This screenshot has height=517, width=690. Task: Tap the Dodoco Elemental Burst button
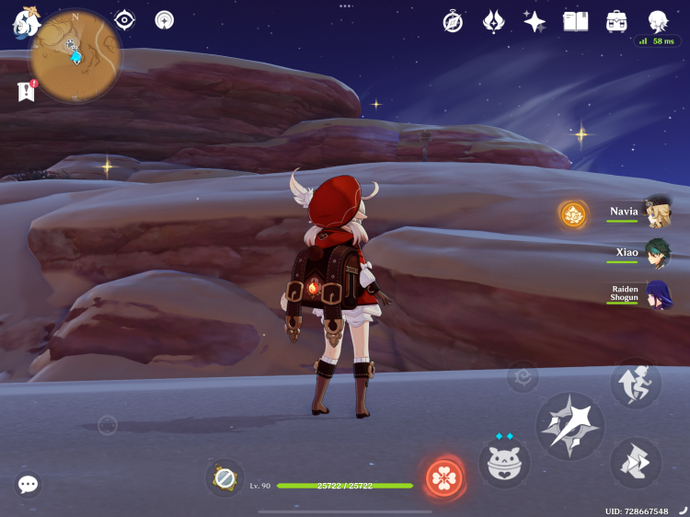tap(504, 464)
